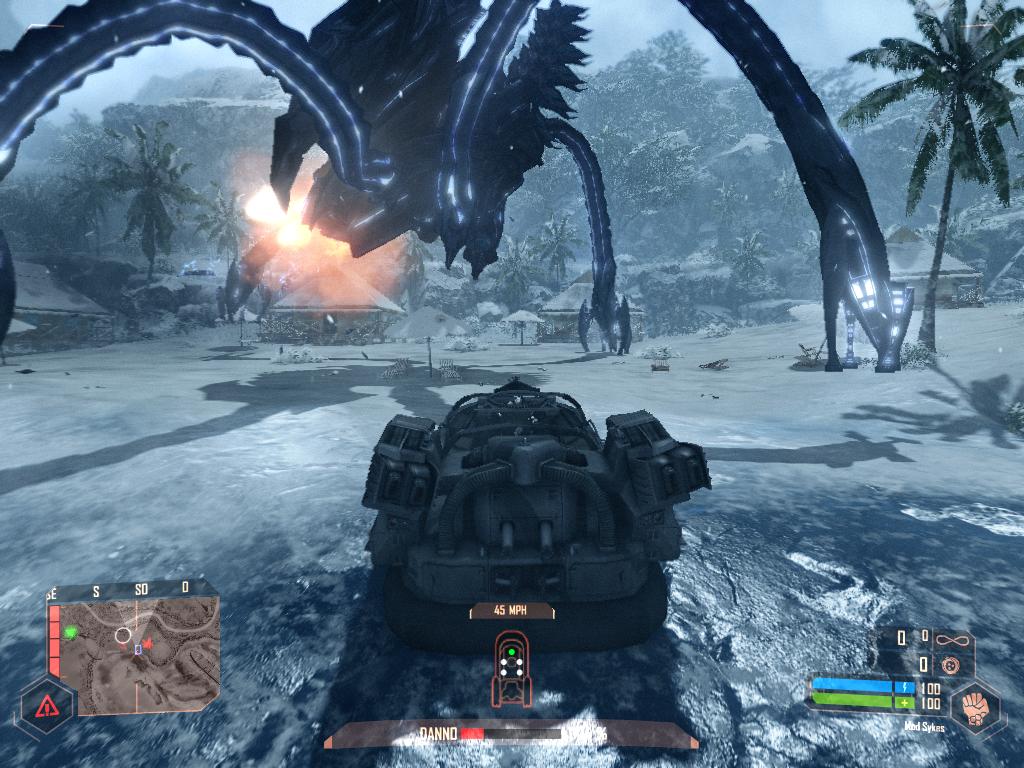Select the red enemy marker on minimap
This screenshot has height=768, width=1024.
148,645
